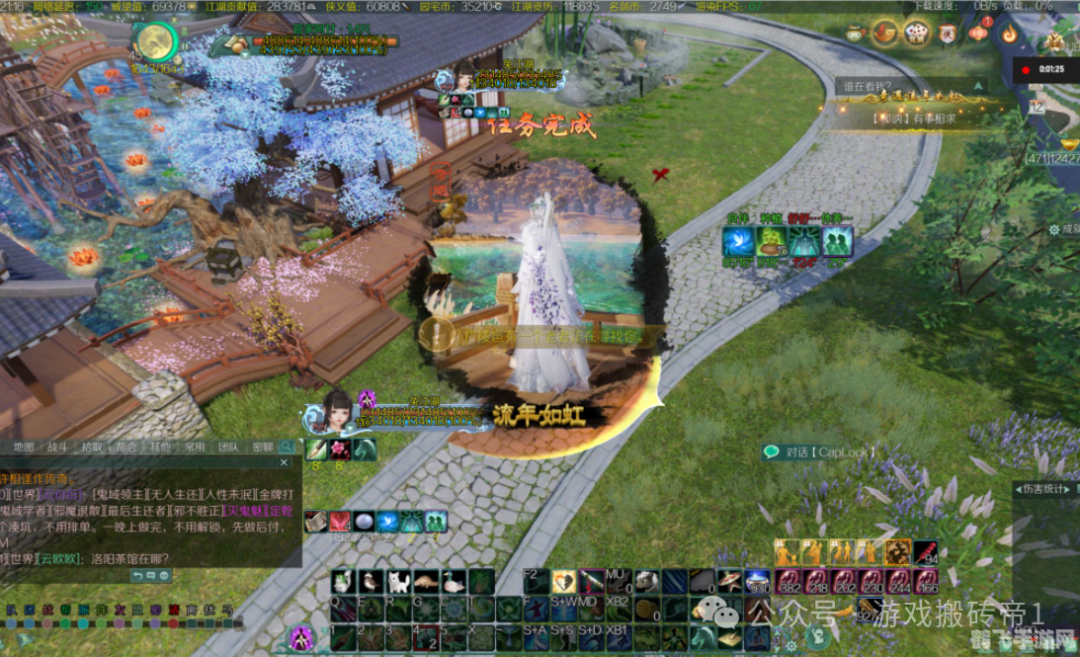Image resolution: width=1080 pixels, height=657 pixels.
Task: Use the blue potion jar slot
Action: [756, 581]
